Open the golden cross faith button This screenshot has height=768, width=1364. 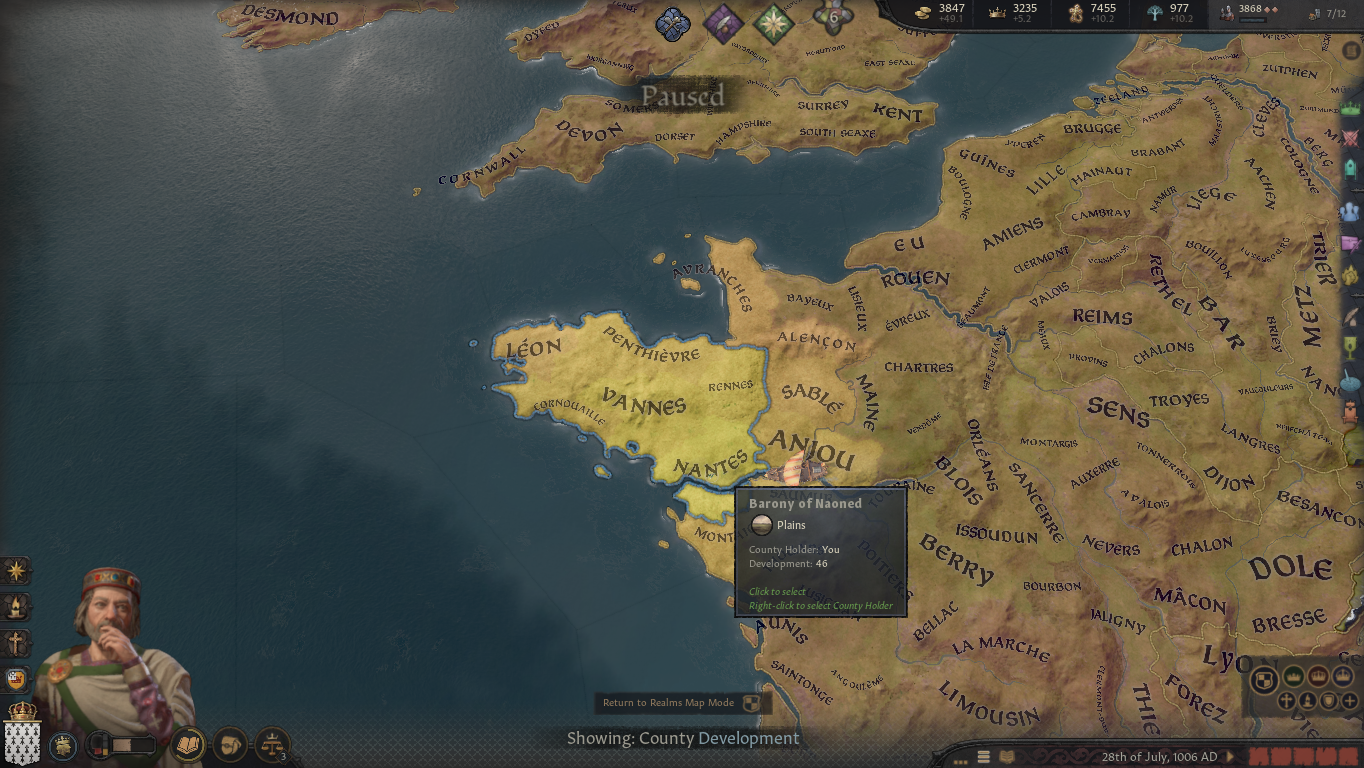16,643
